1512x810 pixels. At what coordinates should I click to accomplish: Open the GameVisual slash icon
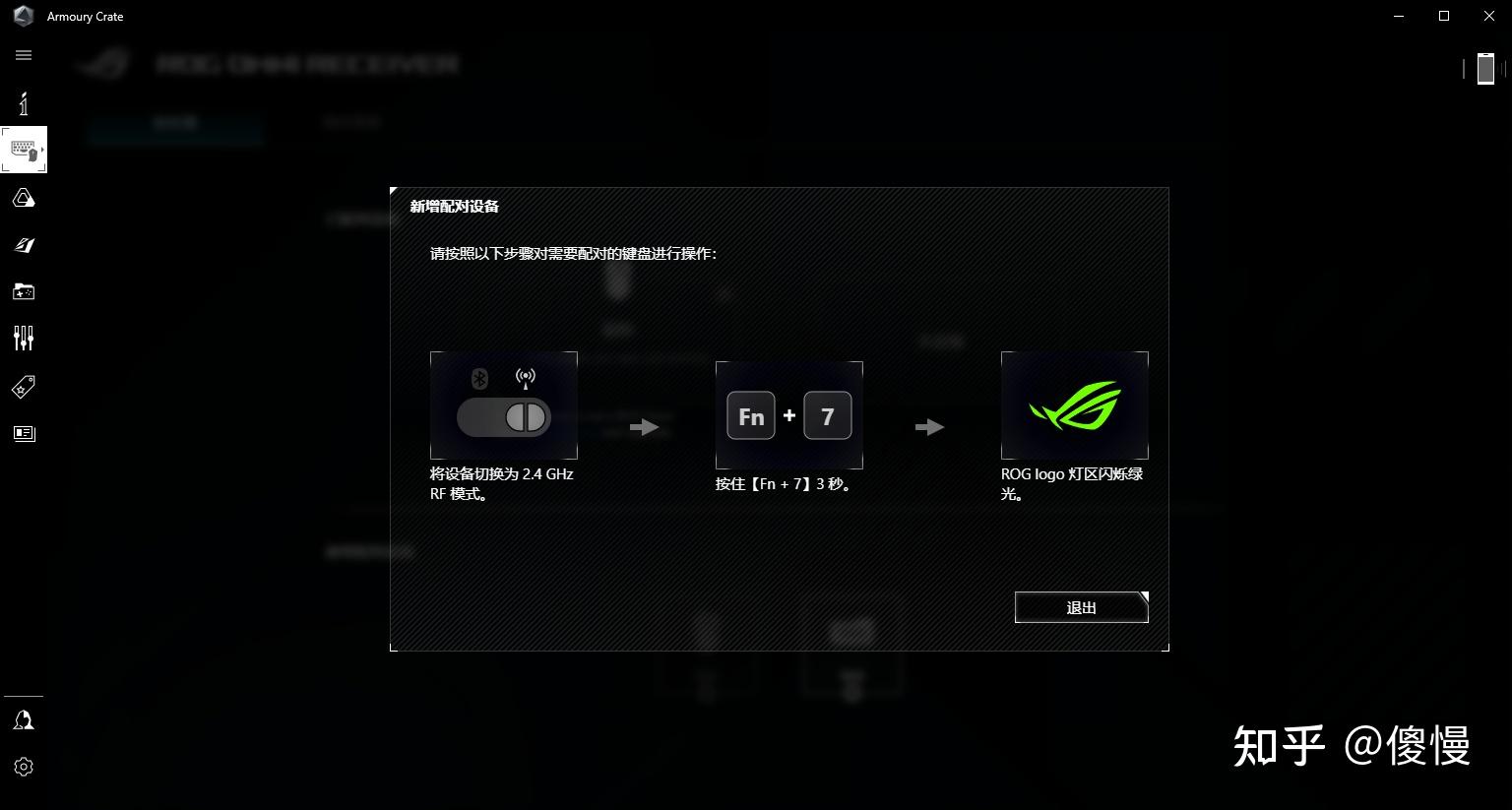click(x=24, y=245)
